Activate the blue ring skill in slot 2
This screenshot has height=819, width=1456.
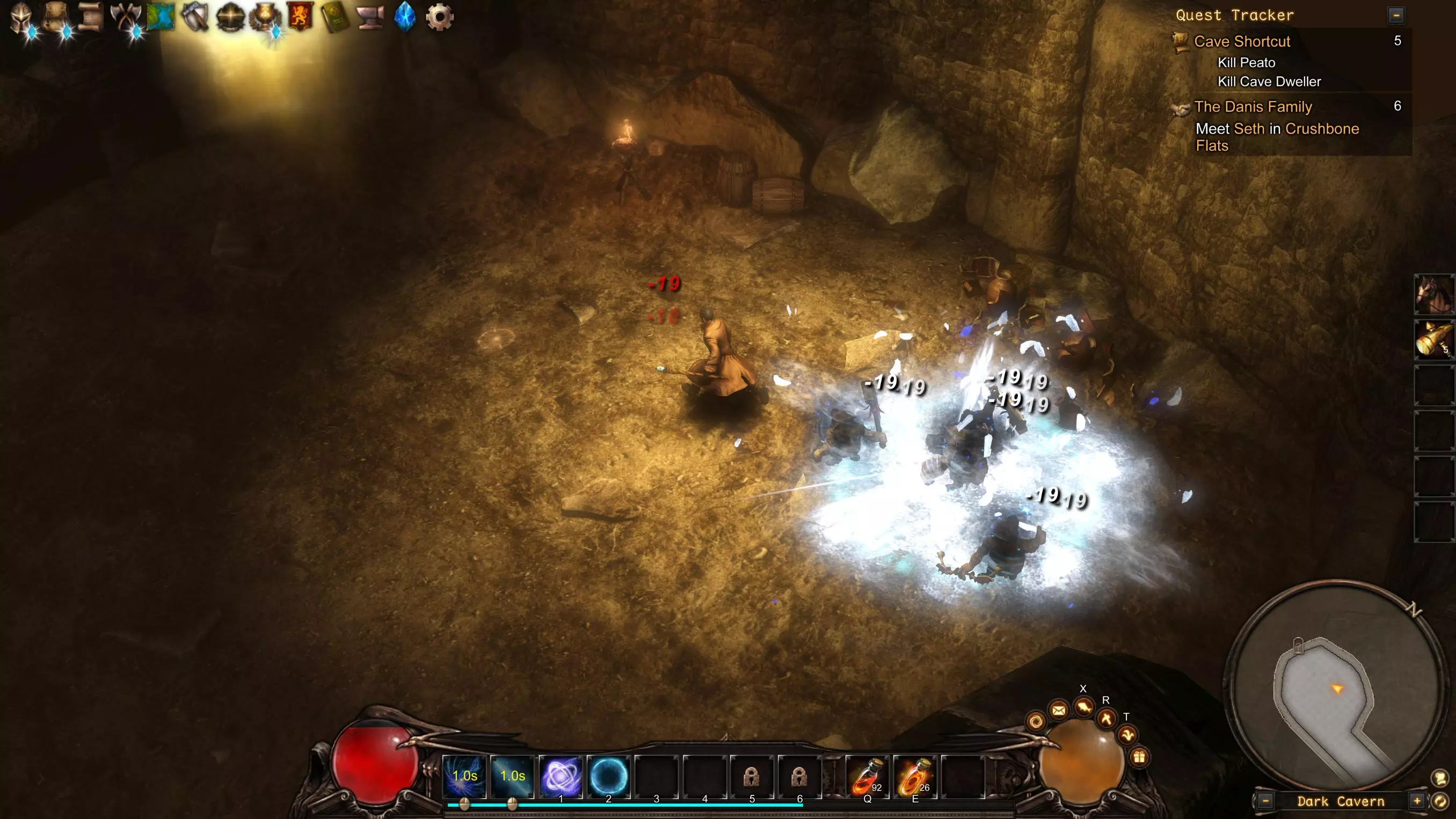(x=608, y=777)
